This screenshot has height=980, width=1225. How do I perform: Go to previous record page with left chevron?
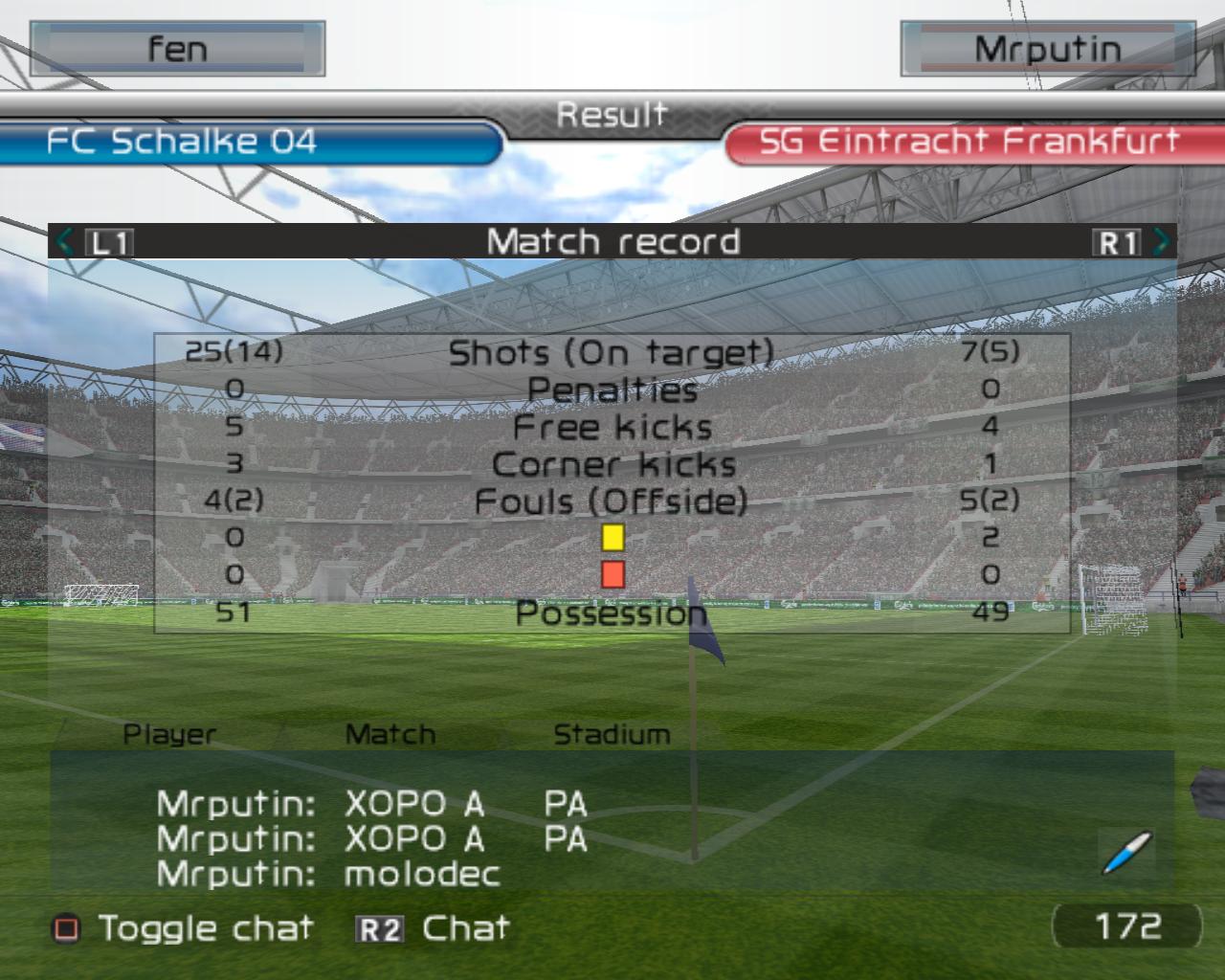(65, 241)
